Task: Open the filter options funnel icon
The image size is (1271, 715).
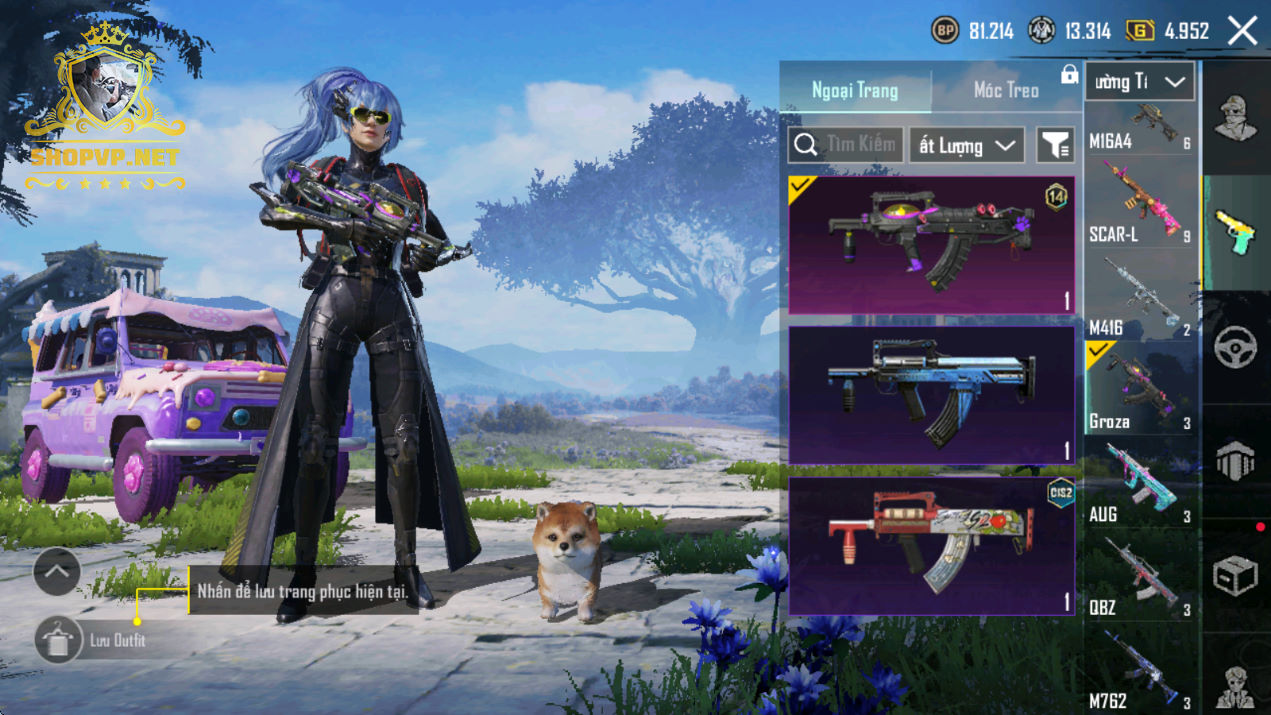Action: [x=1055, y=145]
